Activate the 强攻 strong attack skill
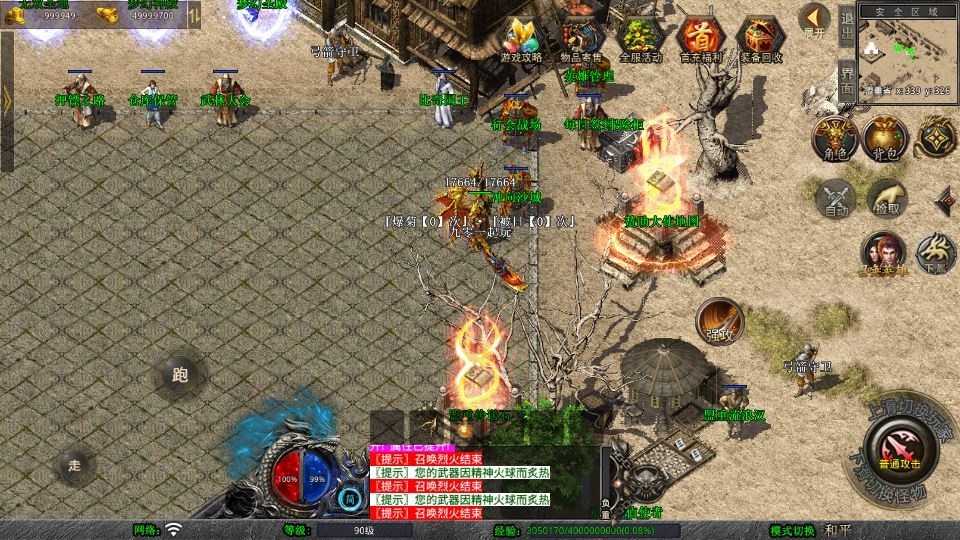The width and height of the screenshot is (960, 540). (719, 318)
